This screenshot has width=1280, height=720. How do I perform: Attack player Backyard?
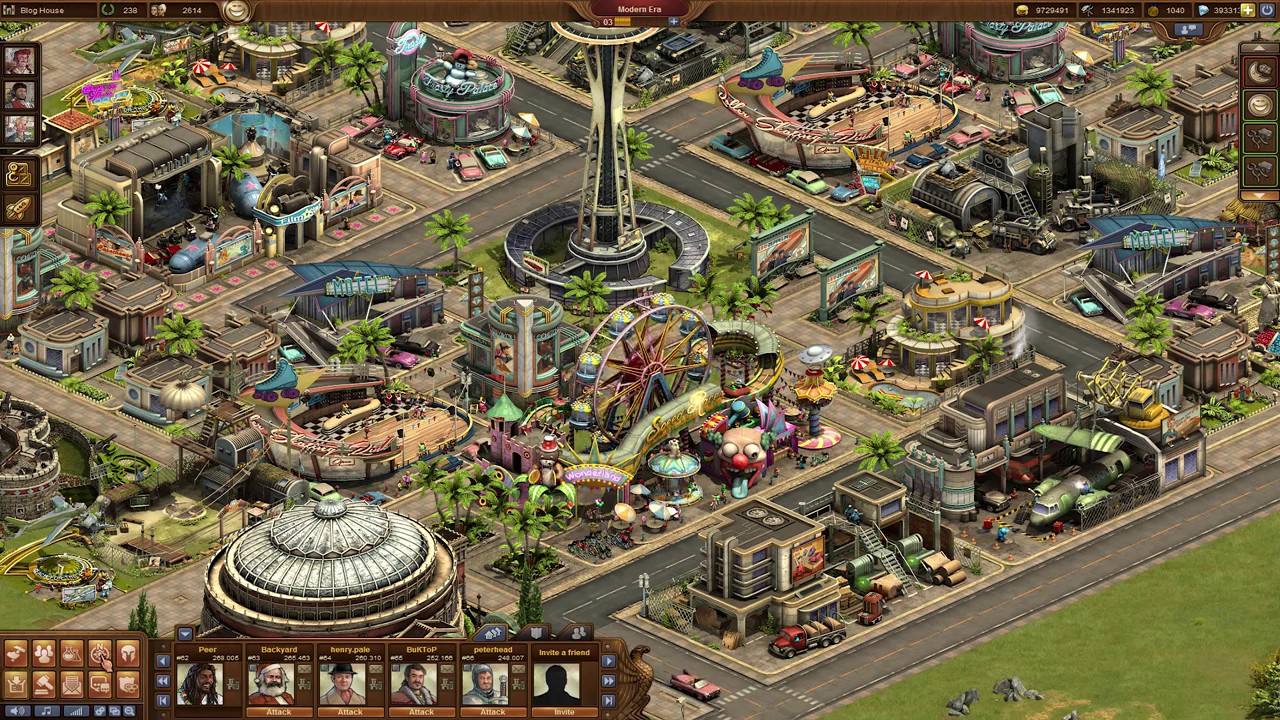(278, 712)
